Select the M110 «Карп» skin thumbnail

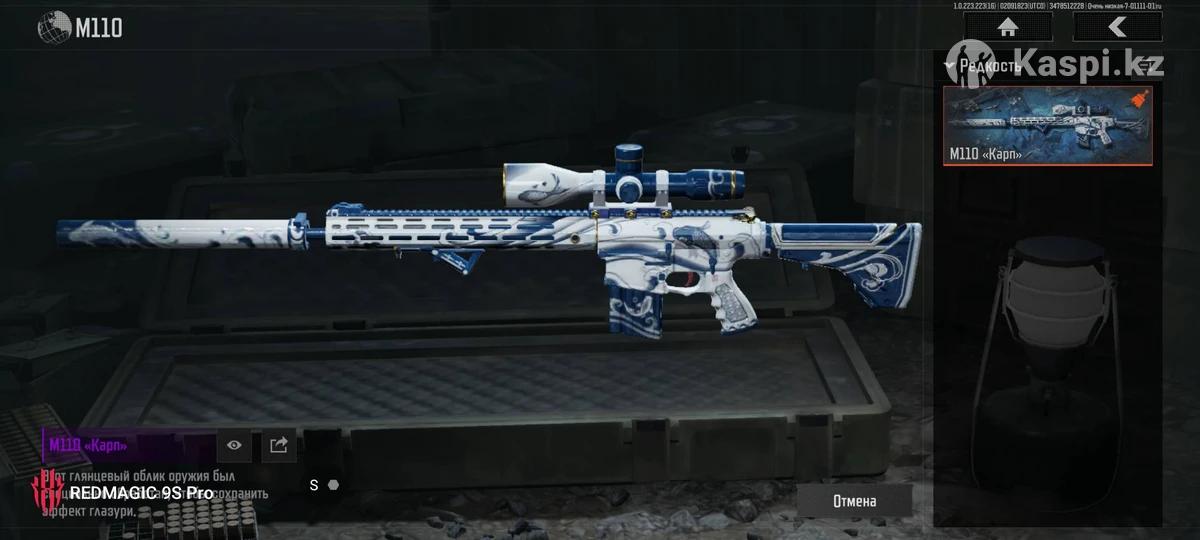click(1047, 125)
